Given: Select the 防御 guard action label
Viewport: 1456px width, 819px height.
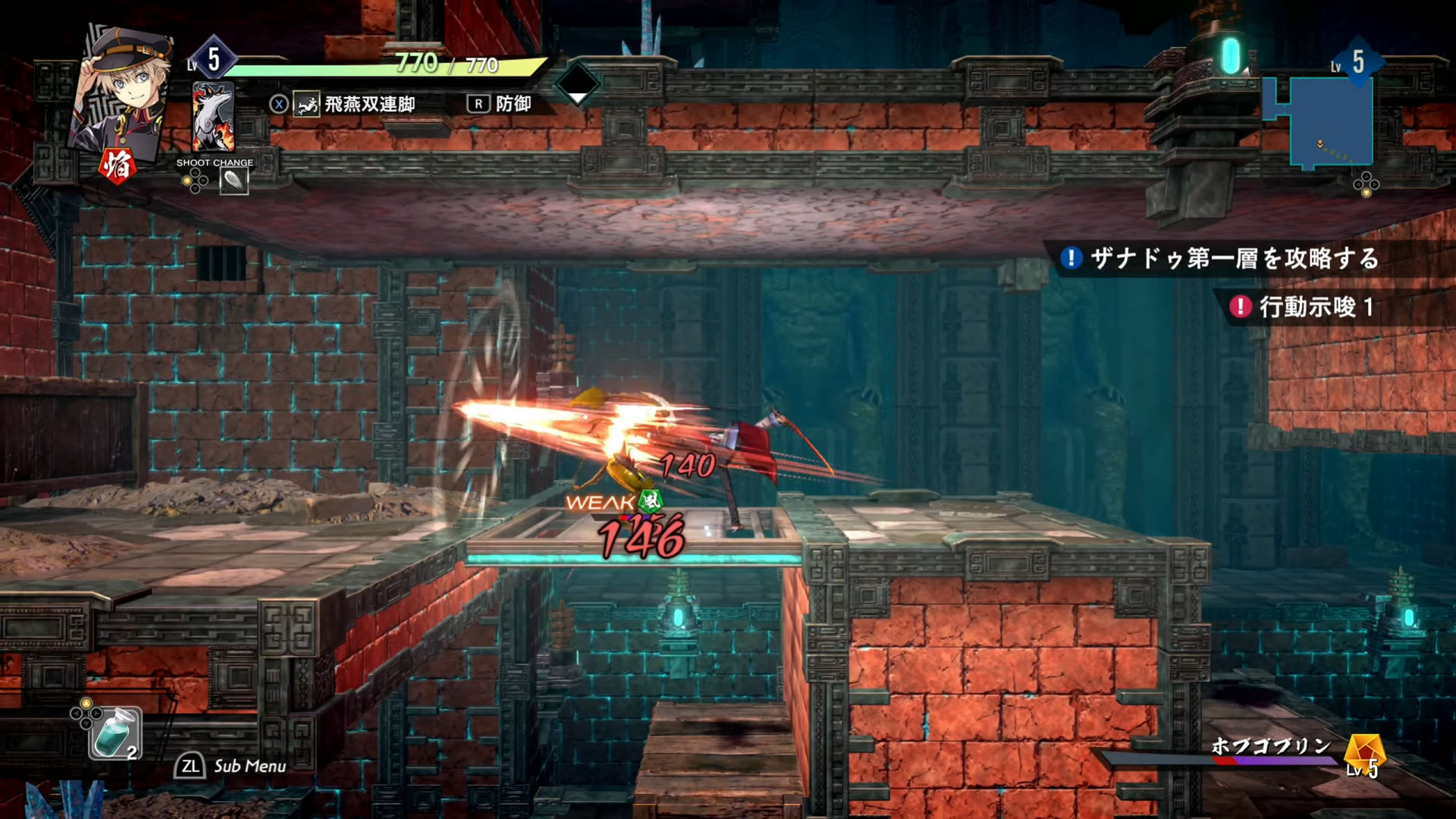Looking at the screenshot, I should click(513, 104).
